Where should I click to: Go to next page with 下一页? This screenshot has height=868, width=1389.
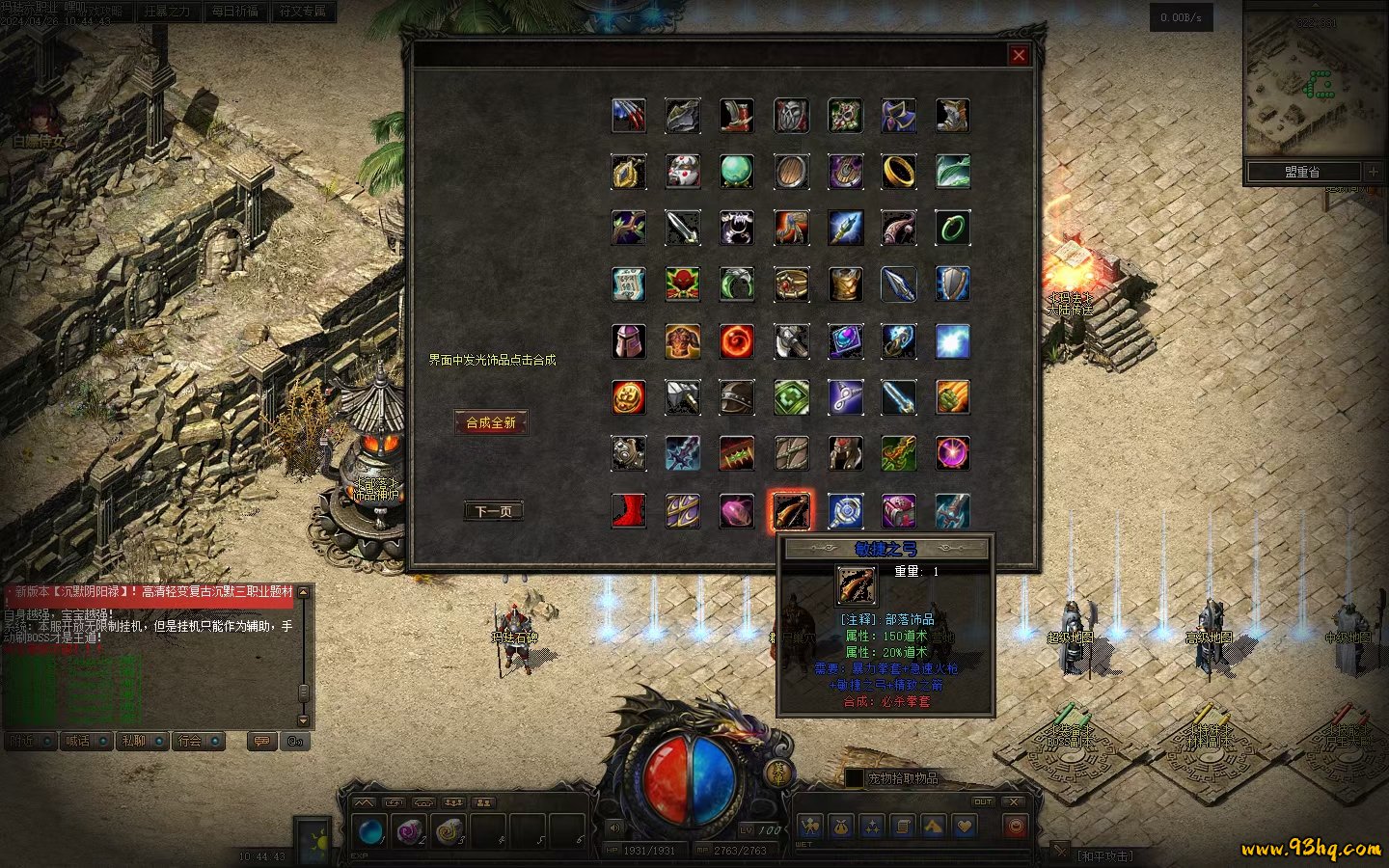[493, 511]
